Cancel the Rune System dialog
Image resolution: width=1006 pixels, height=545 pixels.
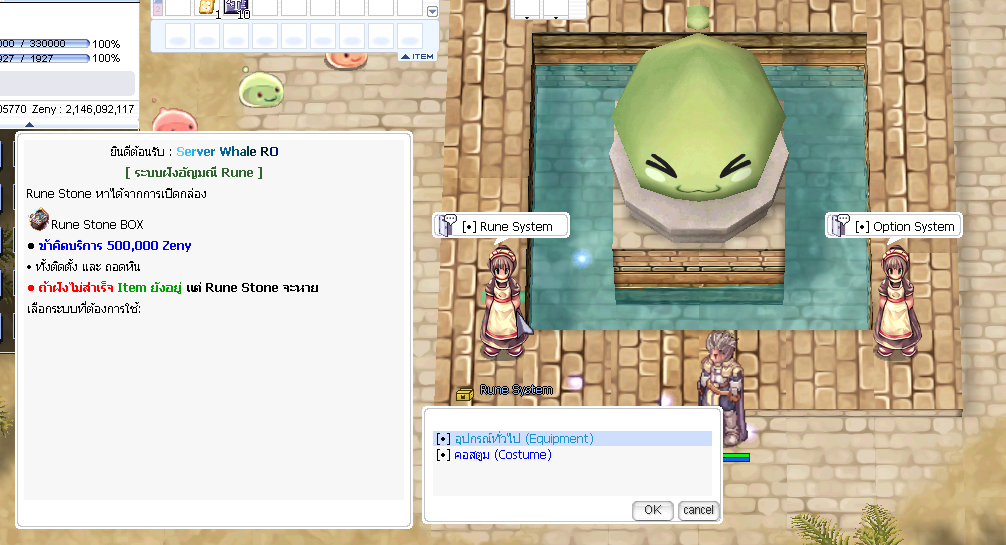[x=698, y=510]
